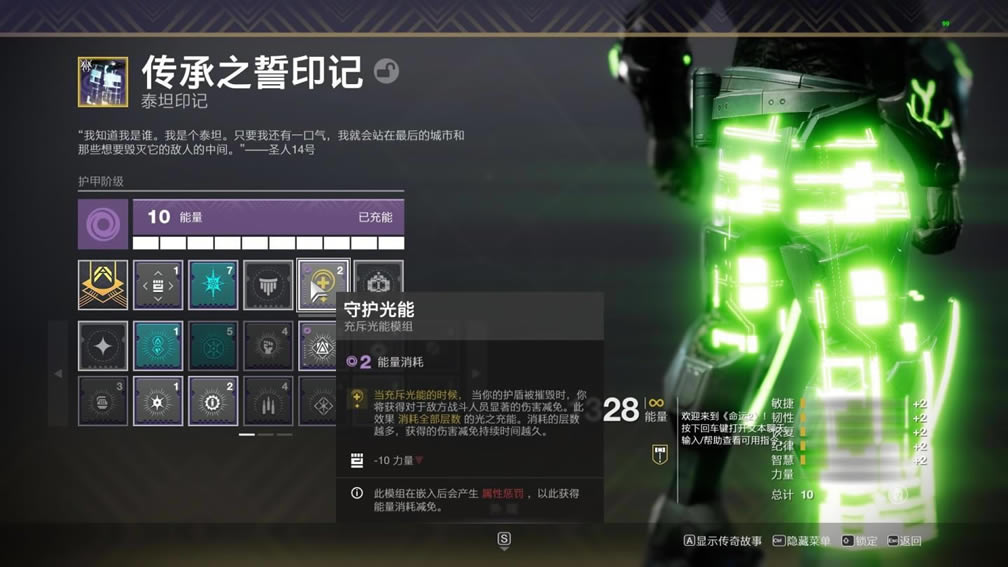Pick the four-pointed star mod slot
1008x567 pixels.
[x=103, y=346]
